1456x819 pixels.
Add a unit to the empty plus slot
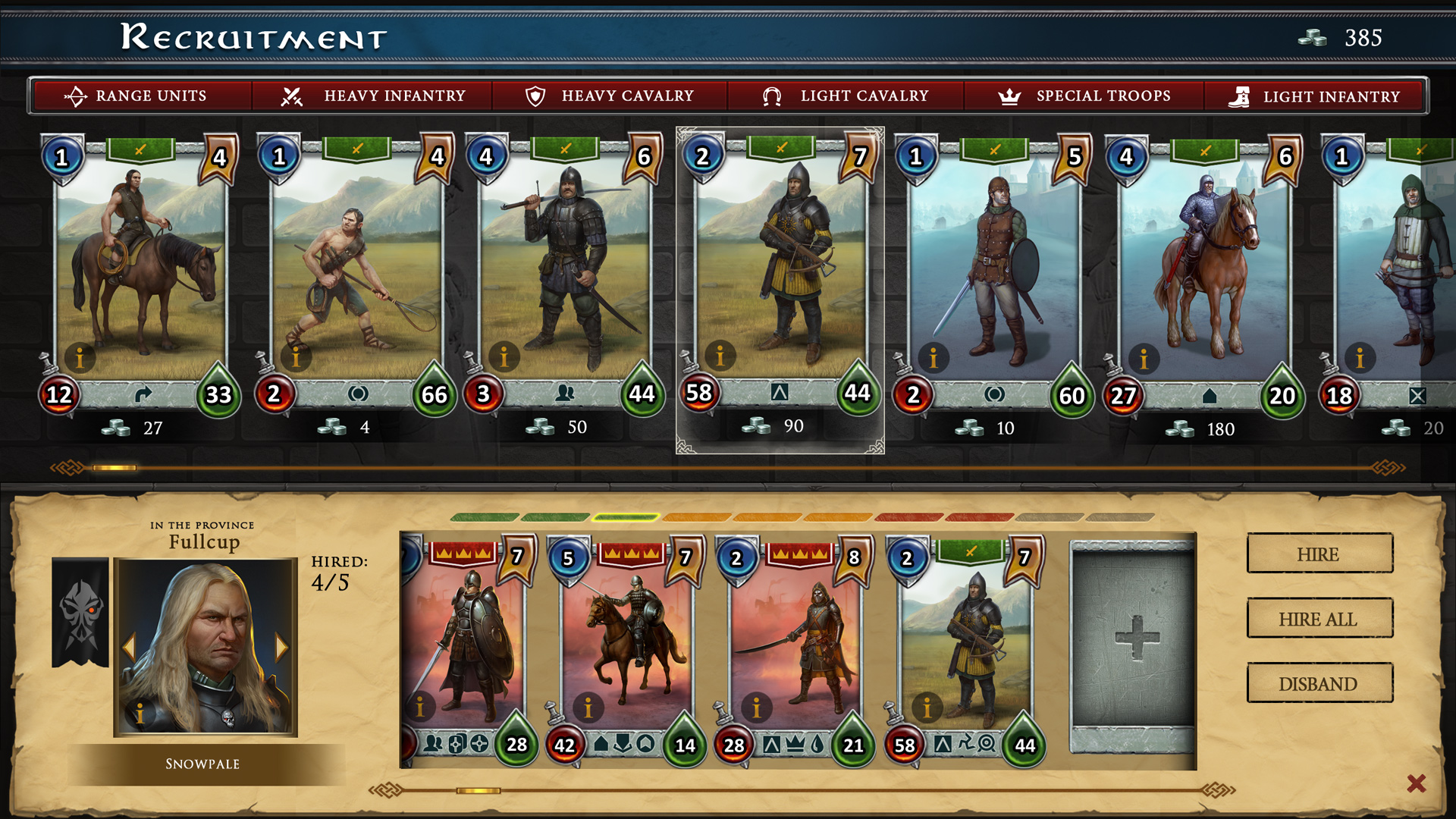click(1134, 637)
